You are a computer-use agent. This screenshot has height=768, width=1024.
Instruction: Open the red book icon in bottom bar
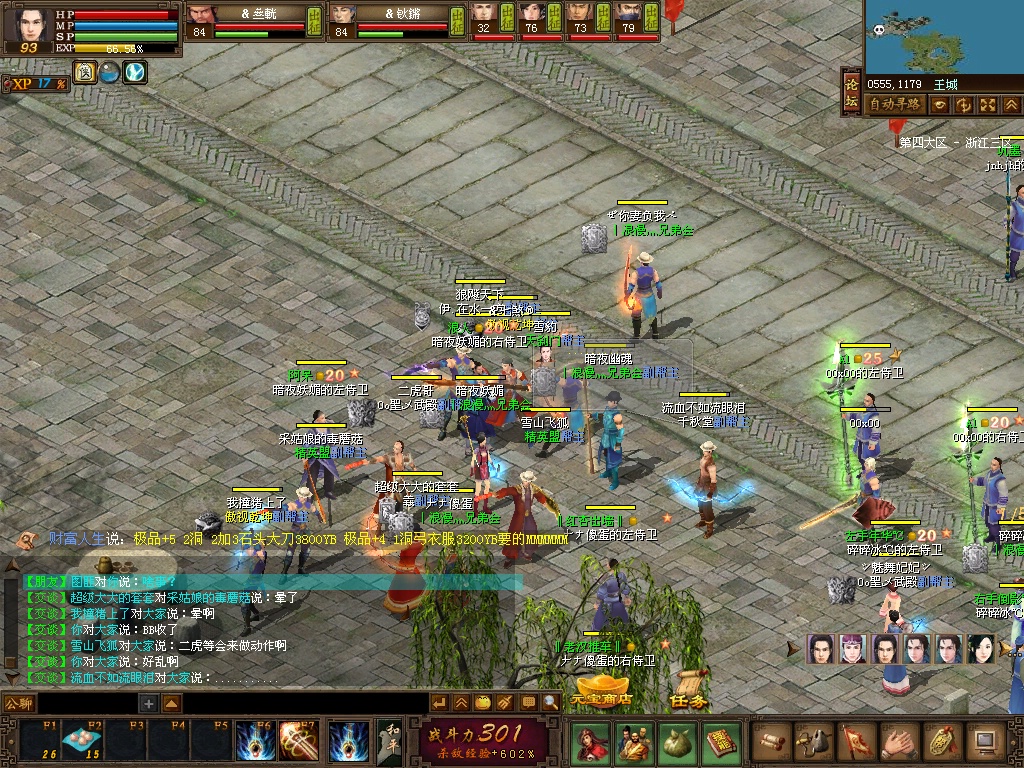(719, 741)
